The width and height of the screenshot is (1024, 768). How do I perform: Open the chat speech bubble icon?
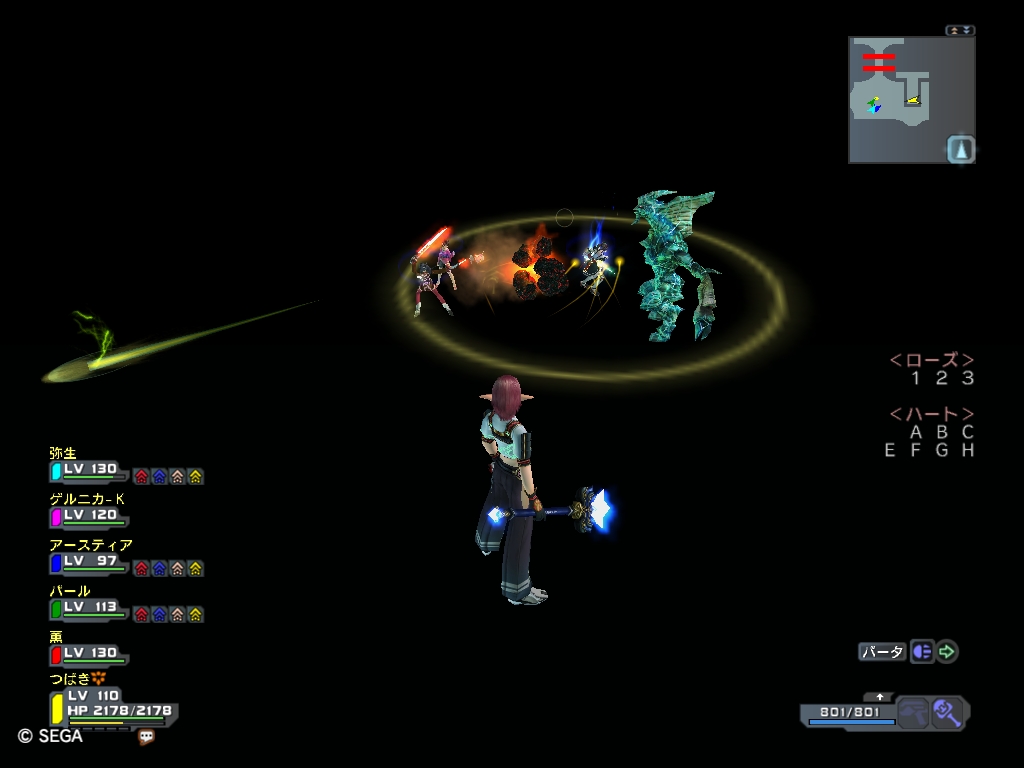tap(147, 737)
